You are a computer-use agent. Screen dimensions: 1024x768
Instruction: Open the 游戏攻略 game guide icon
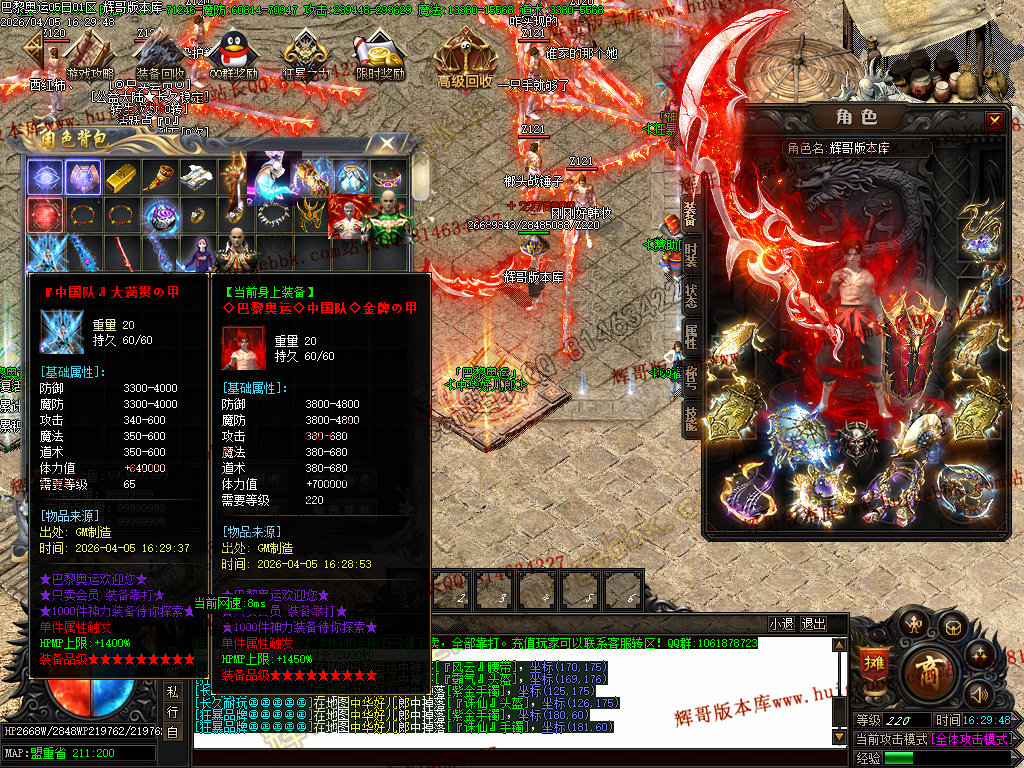[90, 57]
